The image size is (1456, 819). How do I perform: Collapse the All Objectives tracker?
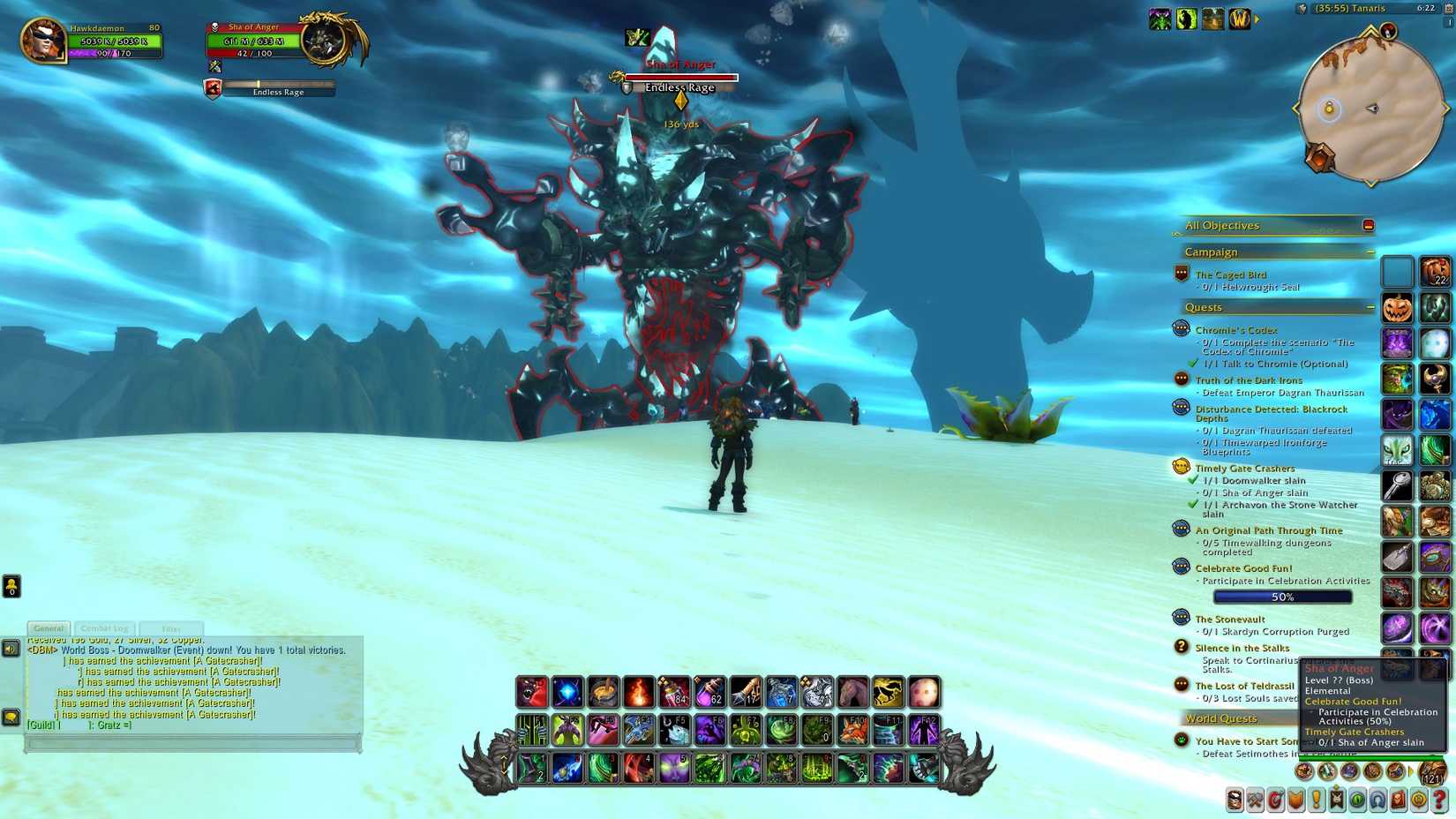click(1370, 225)
